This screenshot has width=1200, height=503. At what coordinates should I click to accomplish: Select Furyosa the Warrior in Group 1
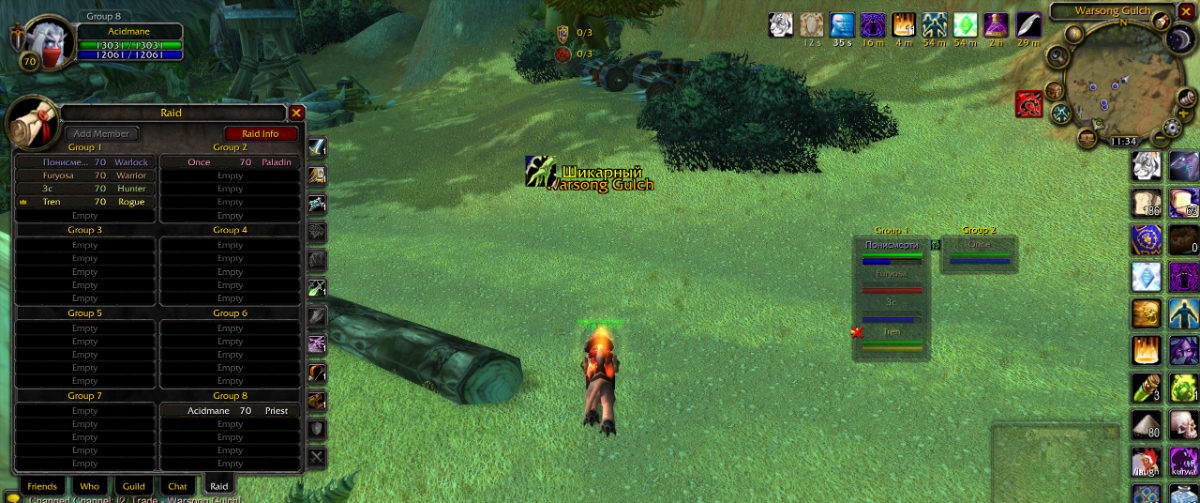tap(85, 175)
